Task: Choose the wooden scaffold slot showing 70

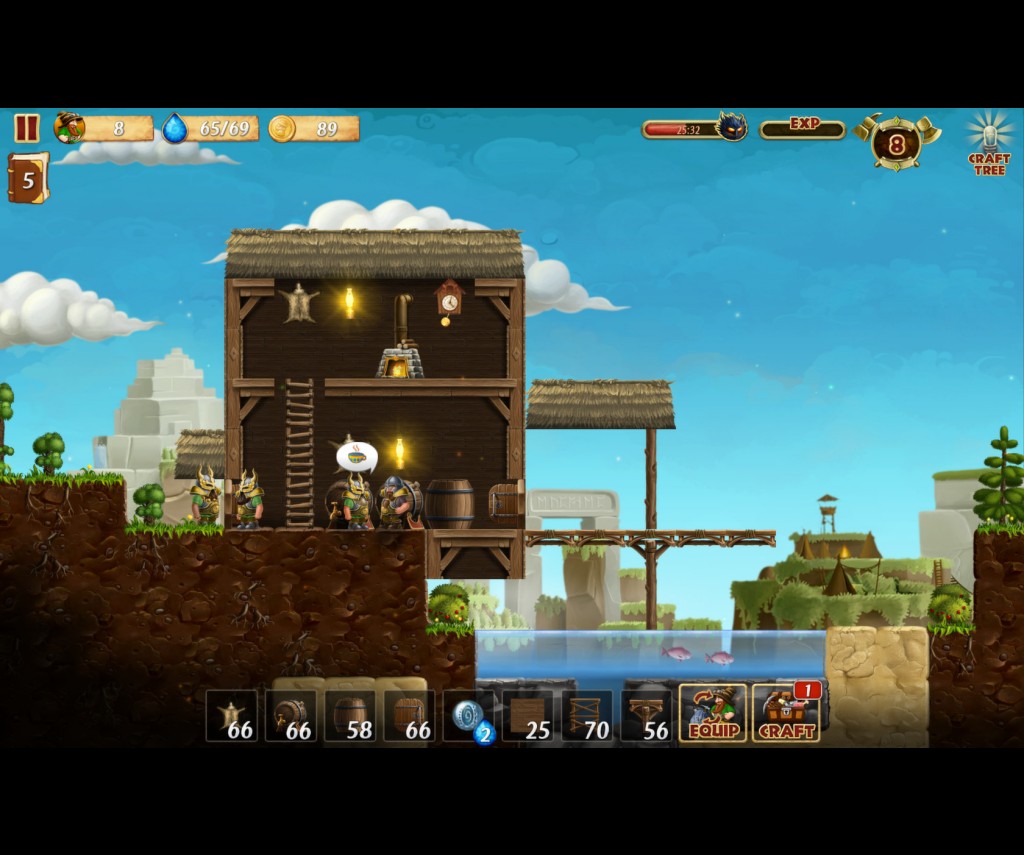Action: coord(587,716)
